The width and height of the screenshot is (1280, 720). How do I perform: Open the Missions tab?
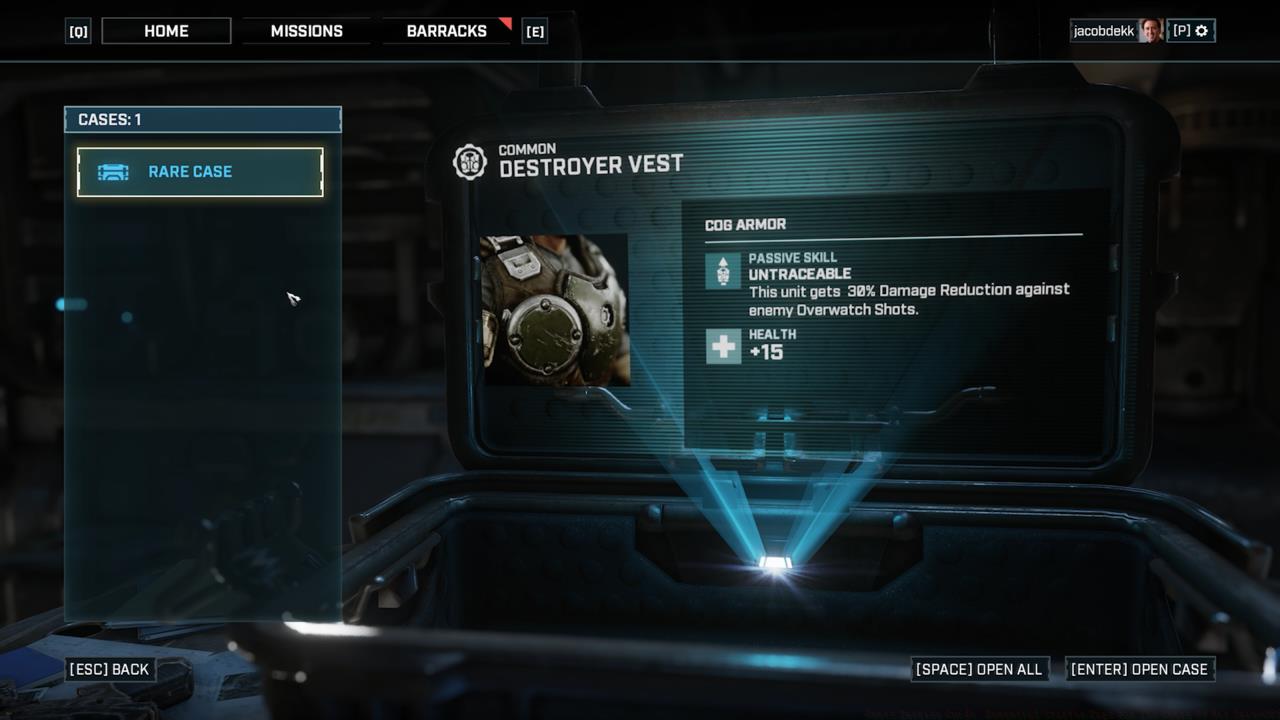[x=306, y=31]
